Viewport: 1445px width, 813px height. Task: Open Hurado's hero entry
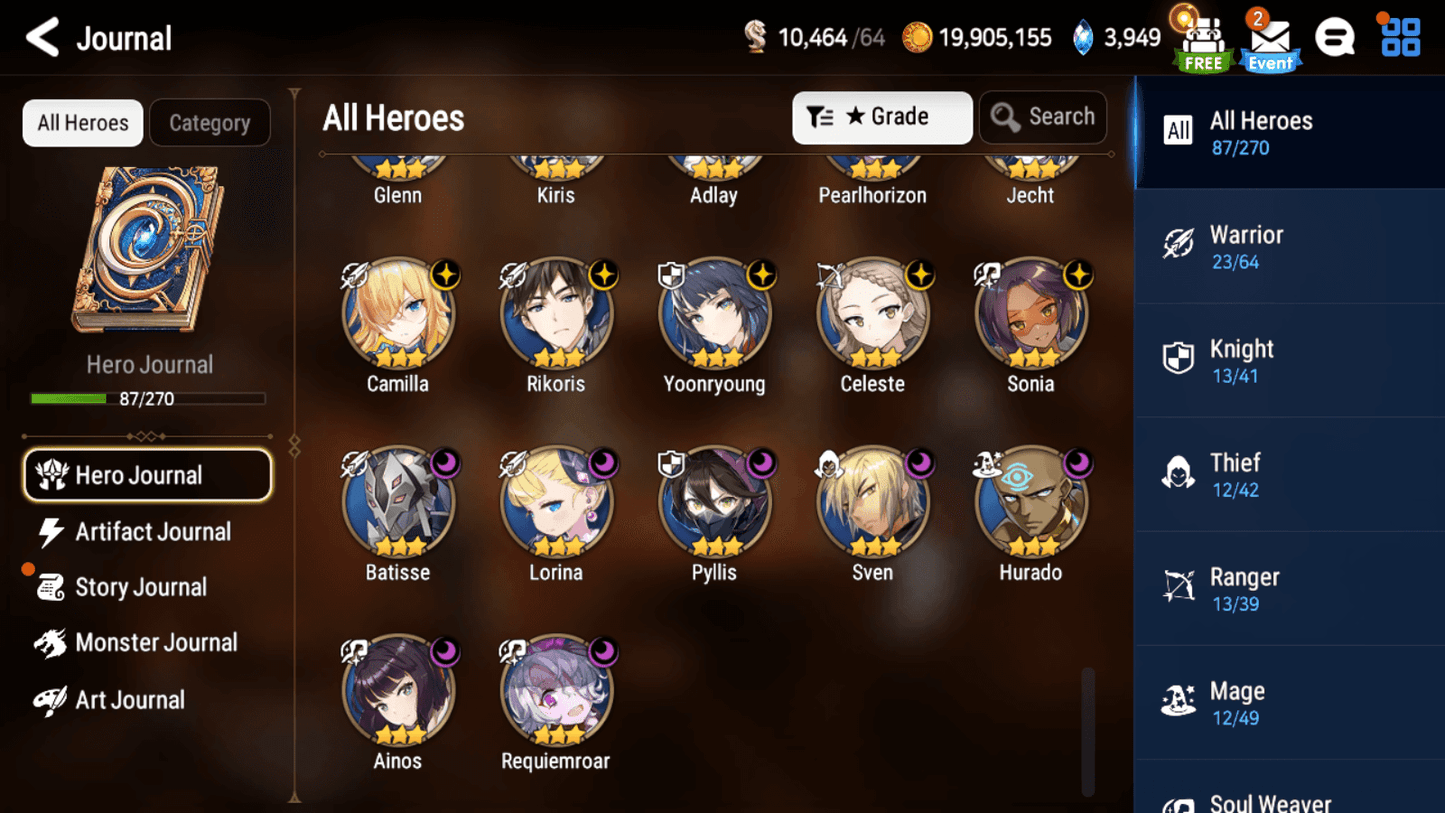coord(1030,503)
